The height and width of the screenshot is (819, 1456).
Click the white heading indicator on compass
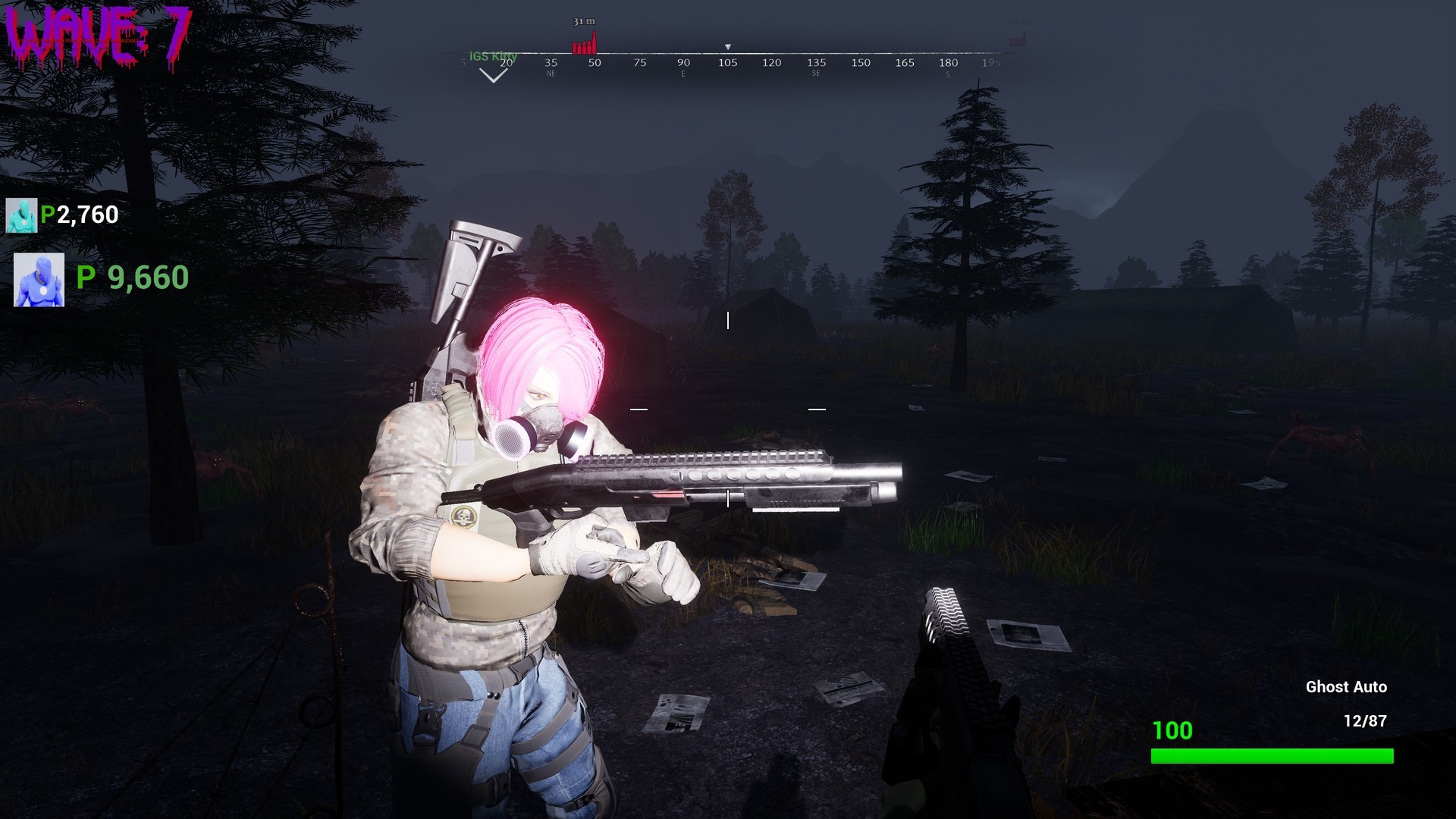point(730,47)
